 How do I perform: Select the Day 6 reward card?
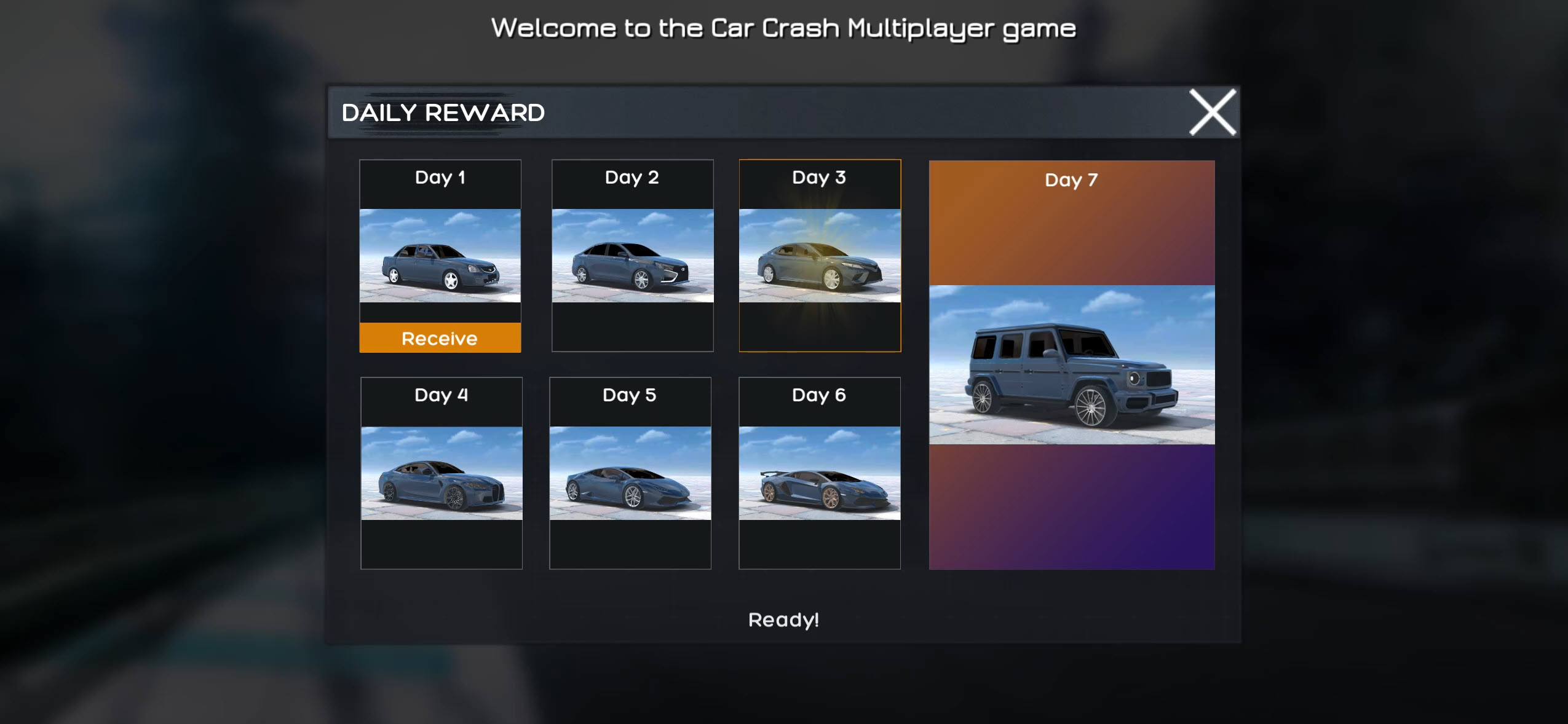pyautogui.click(x=820, y=476)
